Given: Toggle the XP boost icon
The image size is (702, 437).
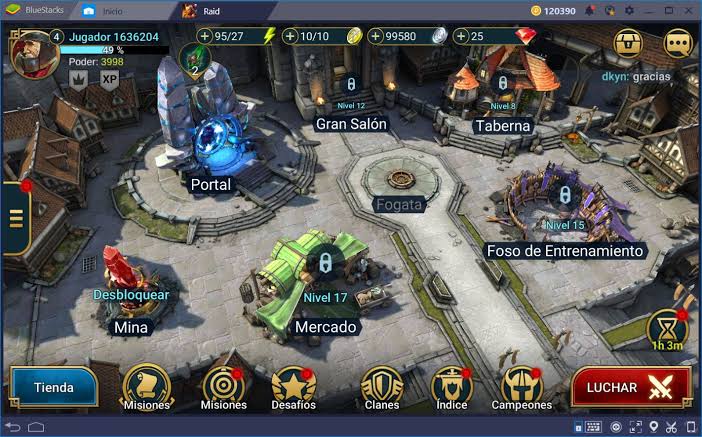Looking at the screenshot, I should (x=109, y=79).
